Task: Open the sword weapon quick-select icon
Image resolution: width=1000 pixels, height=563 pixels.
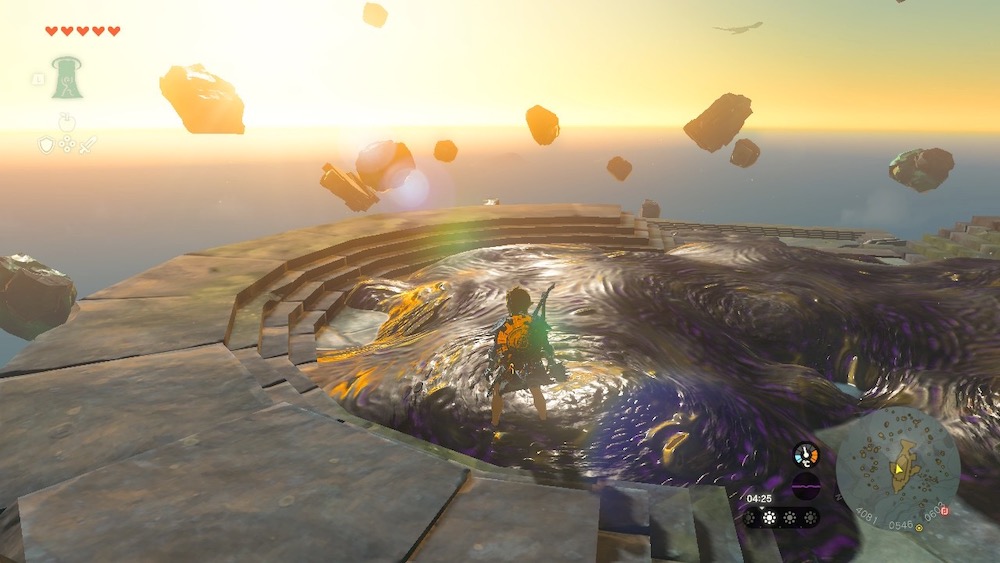Action: (x=88, y=145)
